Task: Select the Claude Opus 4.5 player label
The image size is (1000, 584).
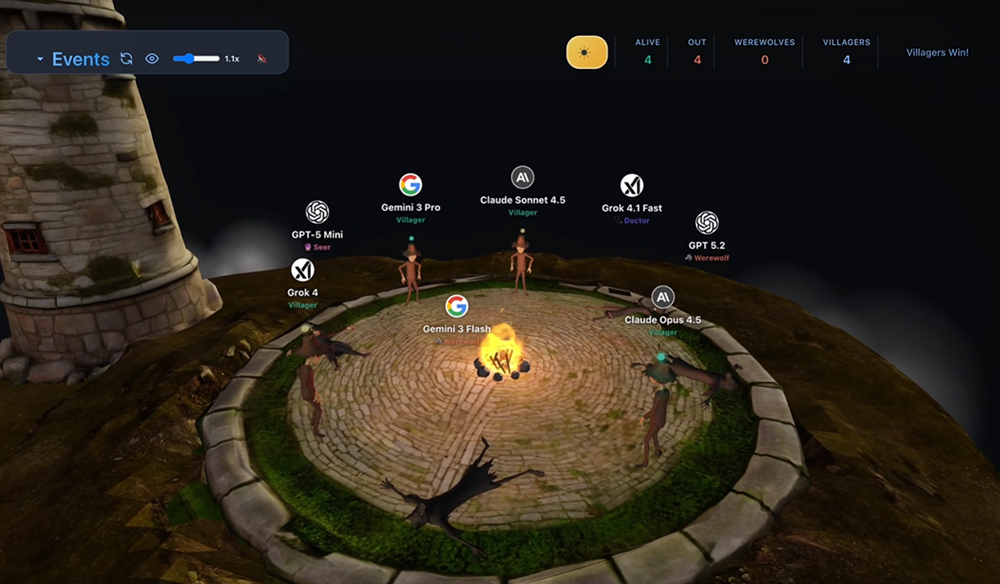Action: [x=662, y=320]
